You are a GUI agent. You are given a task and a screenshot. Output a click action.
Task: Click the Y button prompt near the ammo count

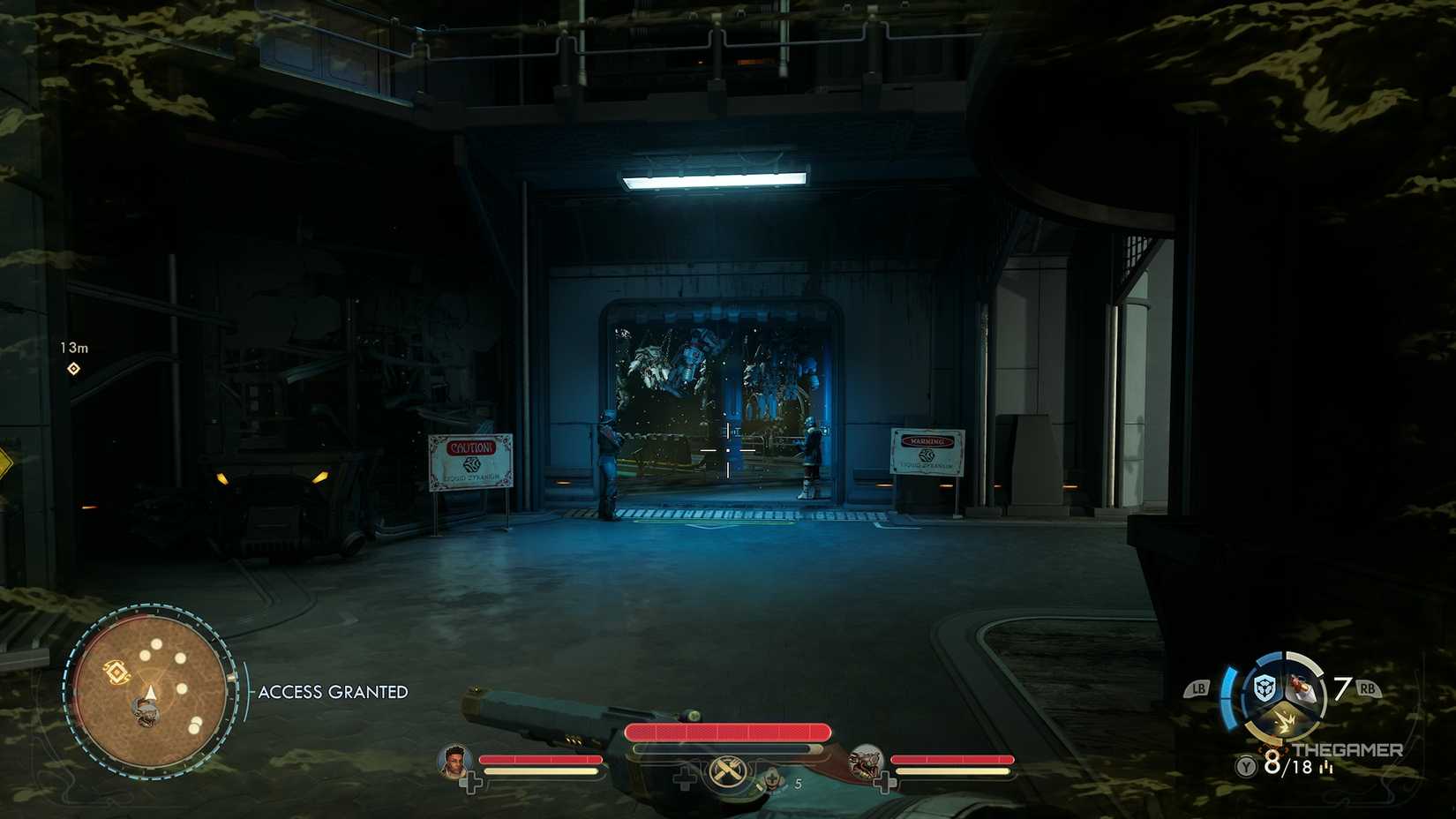(x=1245, y=766)
